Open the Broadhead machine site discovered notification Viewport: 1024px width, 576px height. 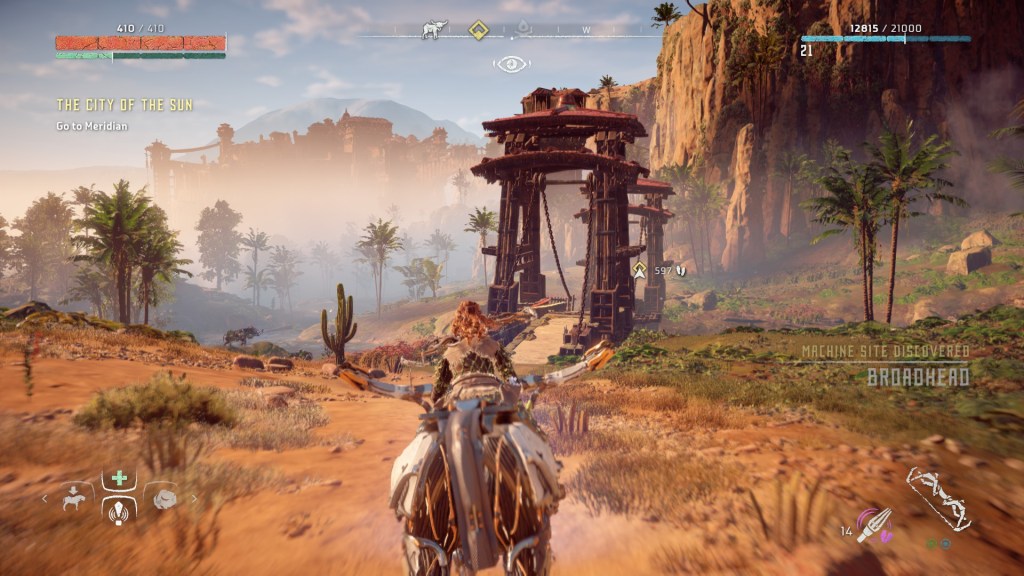(886, 365)
